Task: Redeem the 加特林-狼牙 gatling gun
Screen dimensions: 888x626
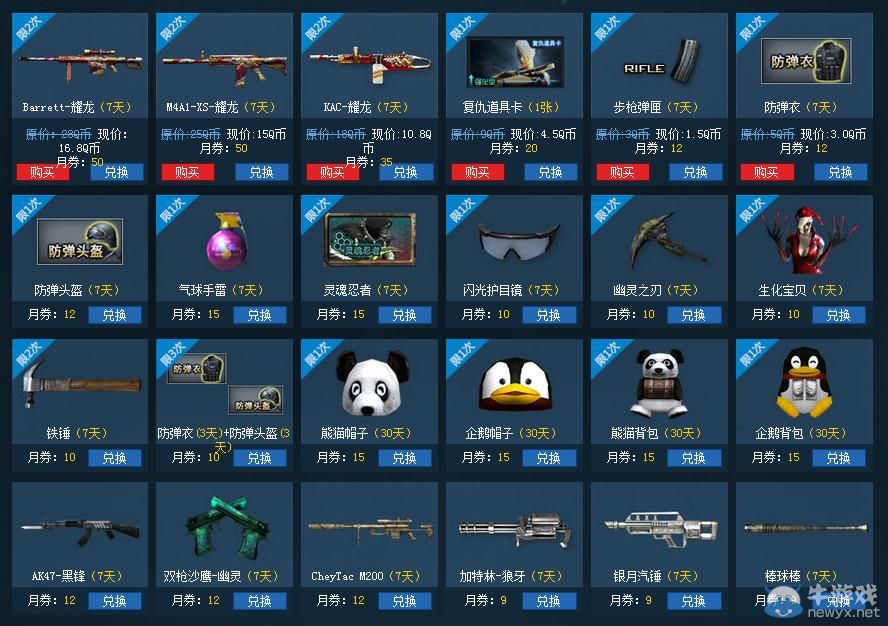Action: [x=549, y=601]
